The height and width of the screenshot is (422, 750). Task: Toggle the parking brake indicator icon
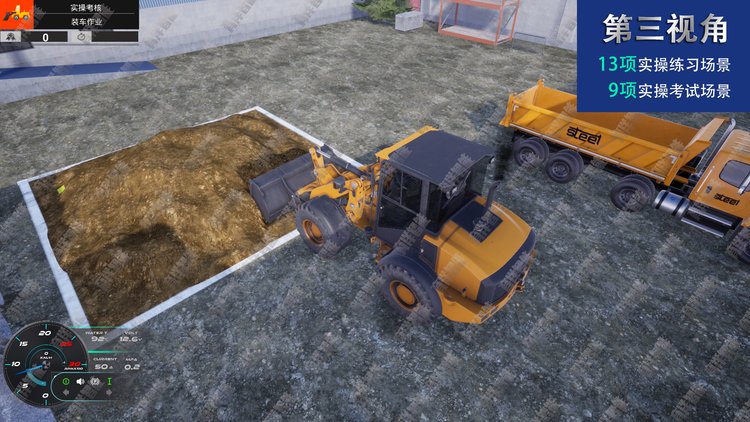pos(95,381)
